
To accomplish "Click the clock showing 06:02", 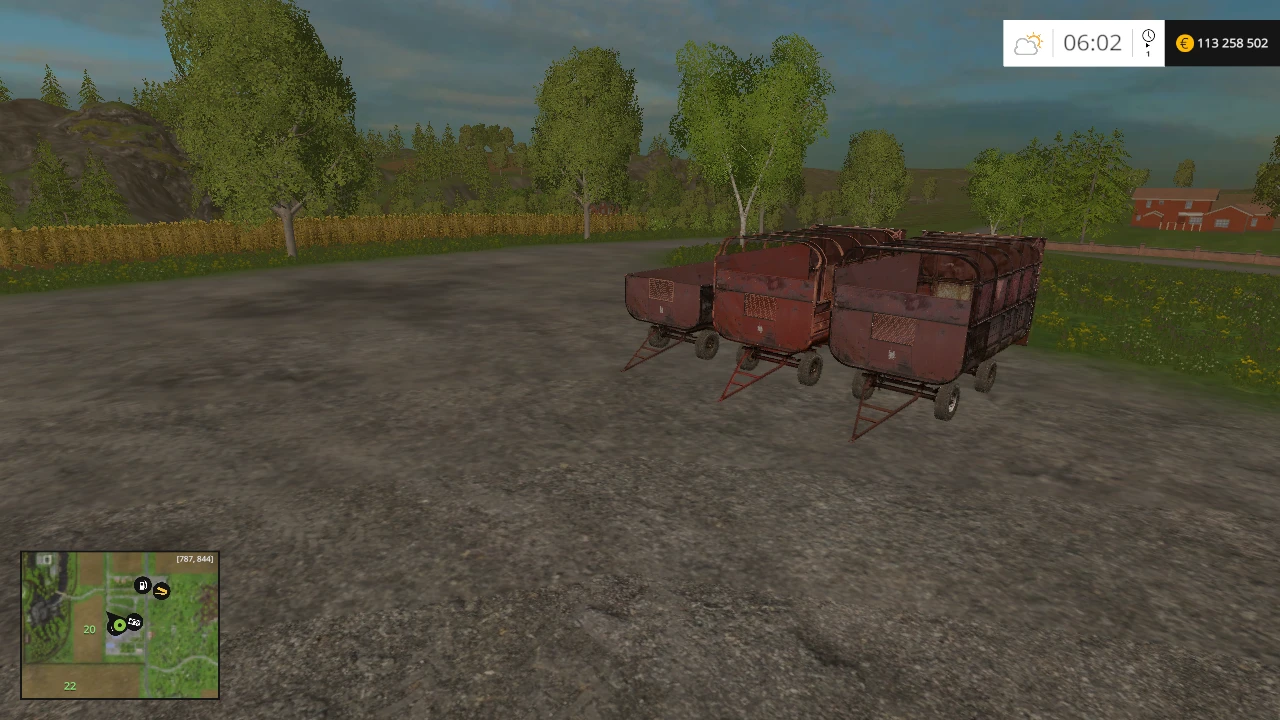I will tap(1093, 43).
